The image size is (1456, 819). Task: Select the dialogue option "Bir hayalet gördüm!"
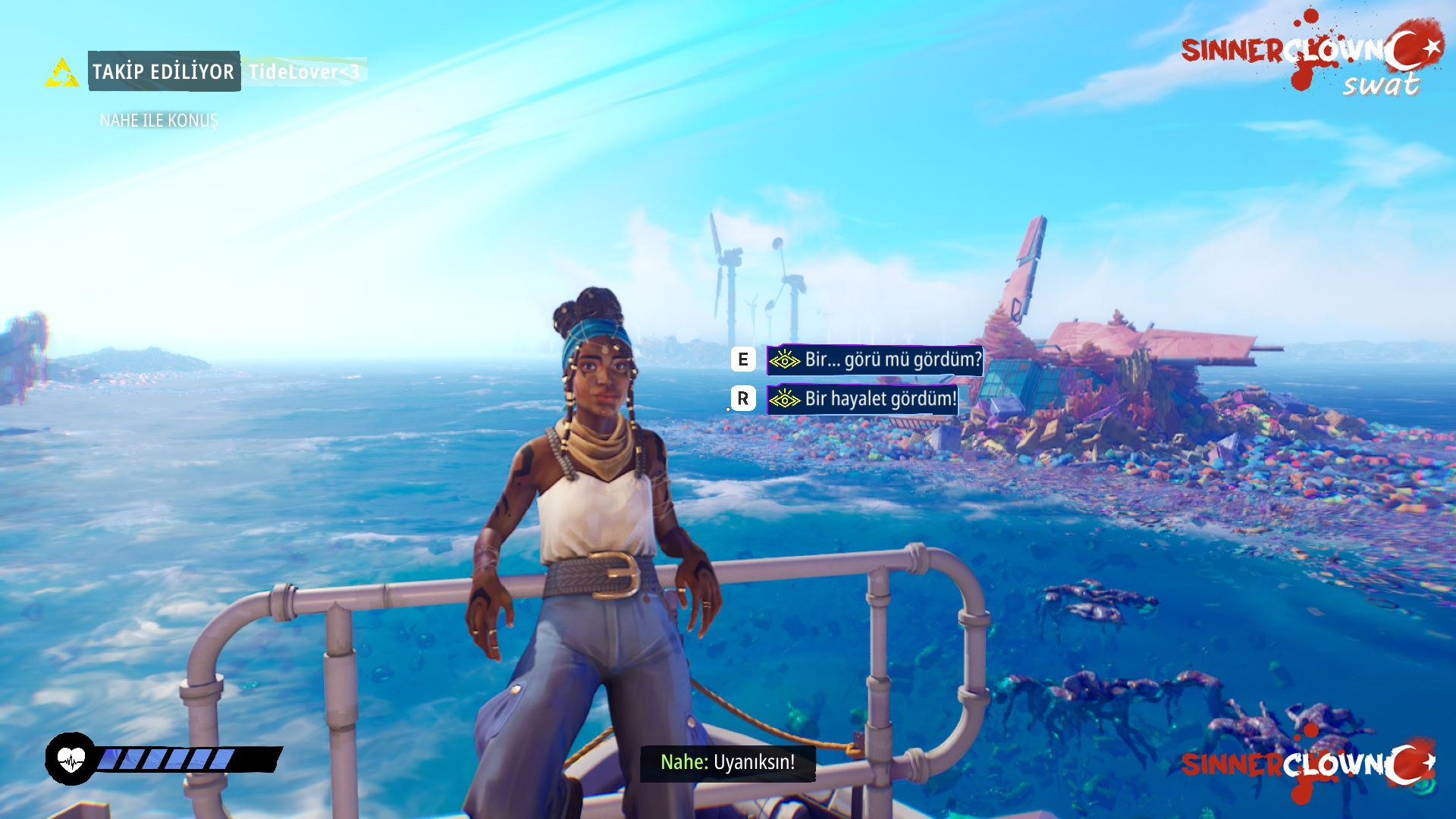pos(863,399)
